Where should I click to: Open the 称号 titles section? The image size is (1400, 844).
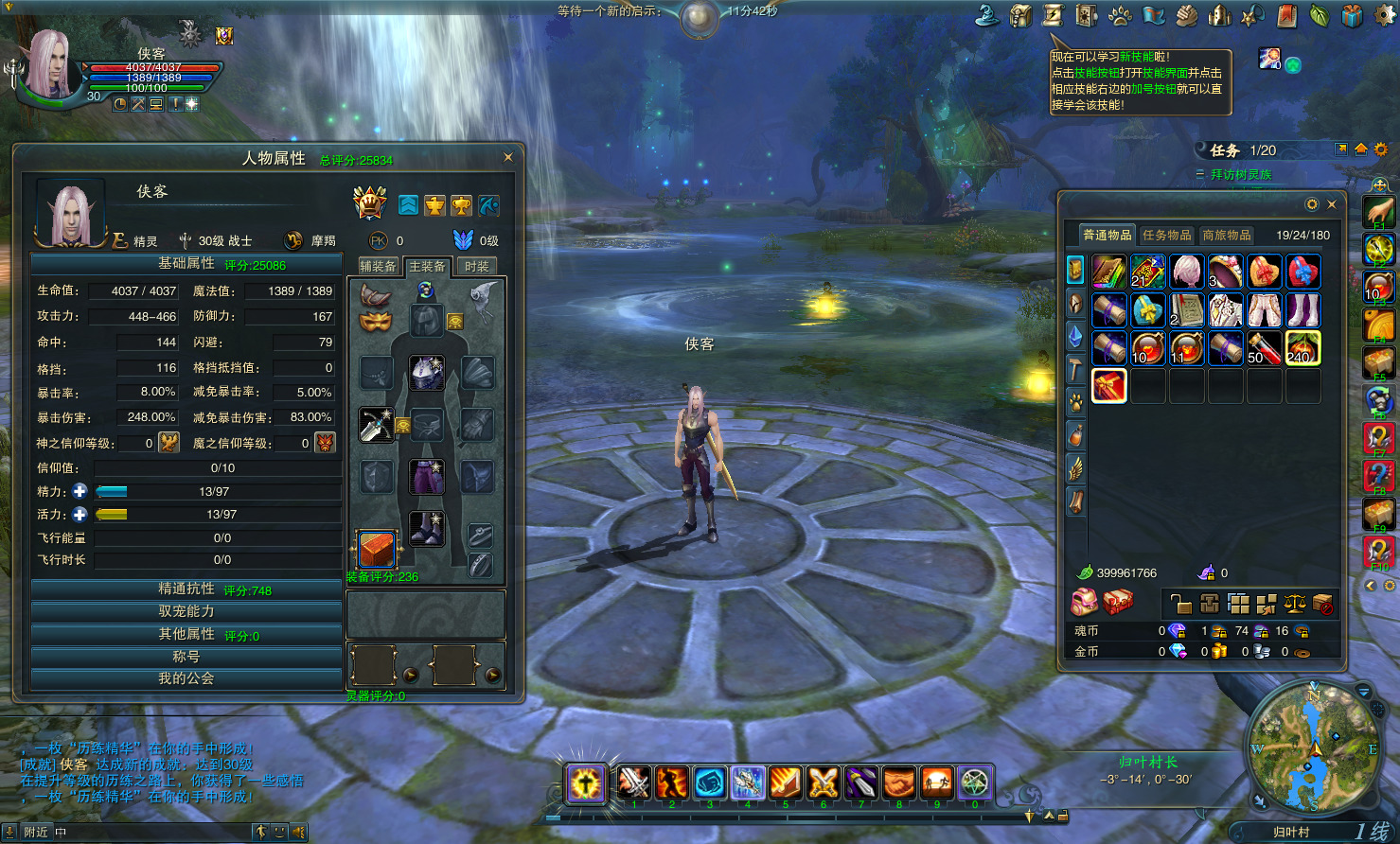[x=186, y=657]
